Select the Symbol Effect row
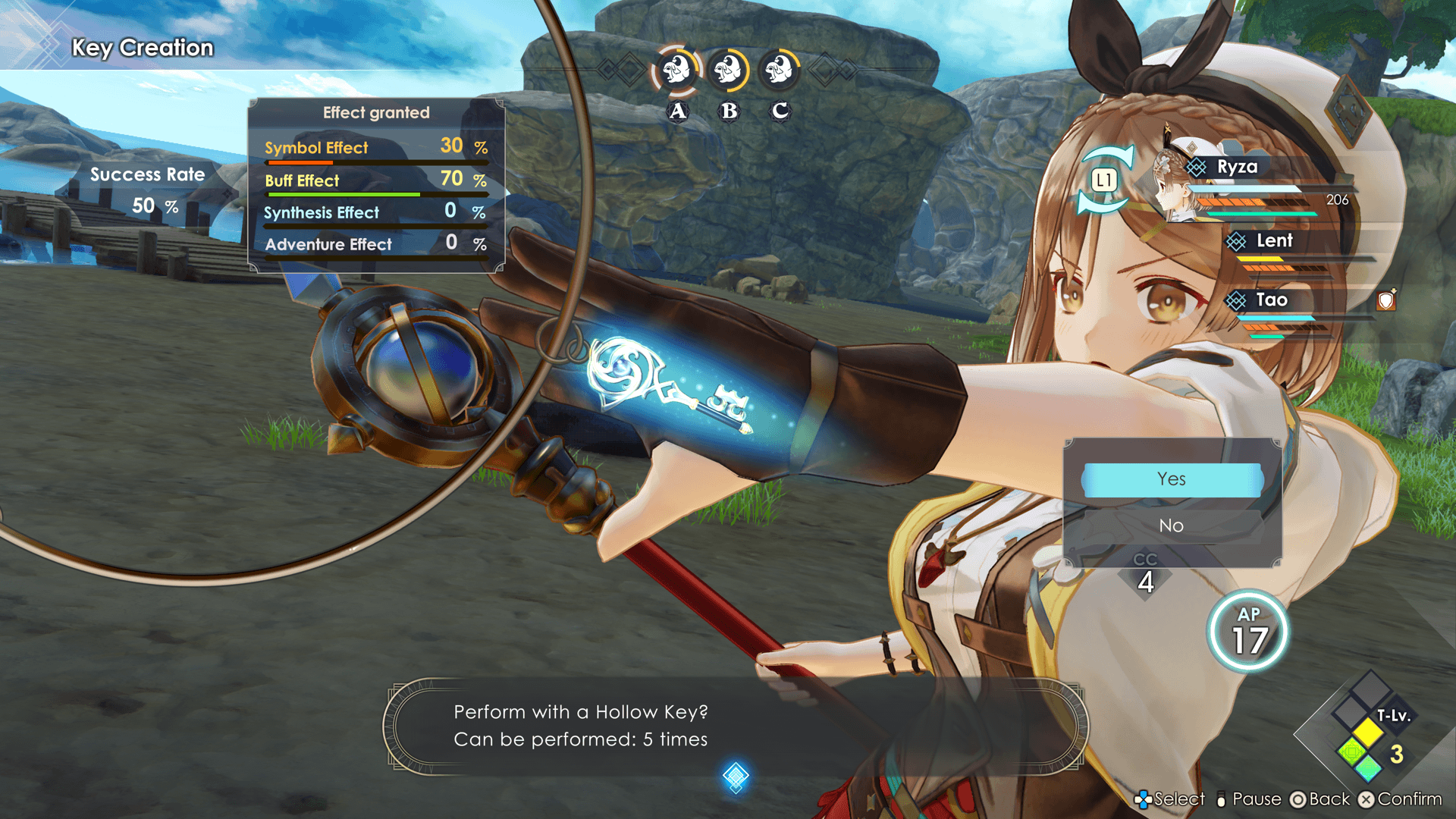 (375, 148)
